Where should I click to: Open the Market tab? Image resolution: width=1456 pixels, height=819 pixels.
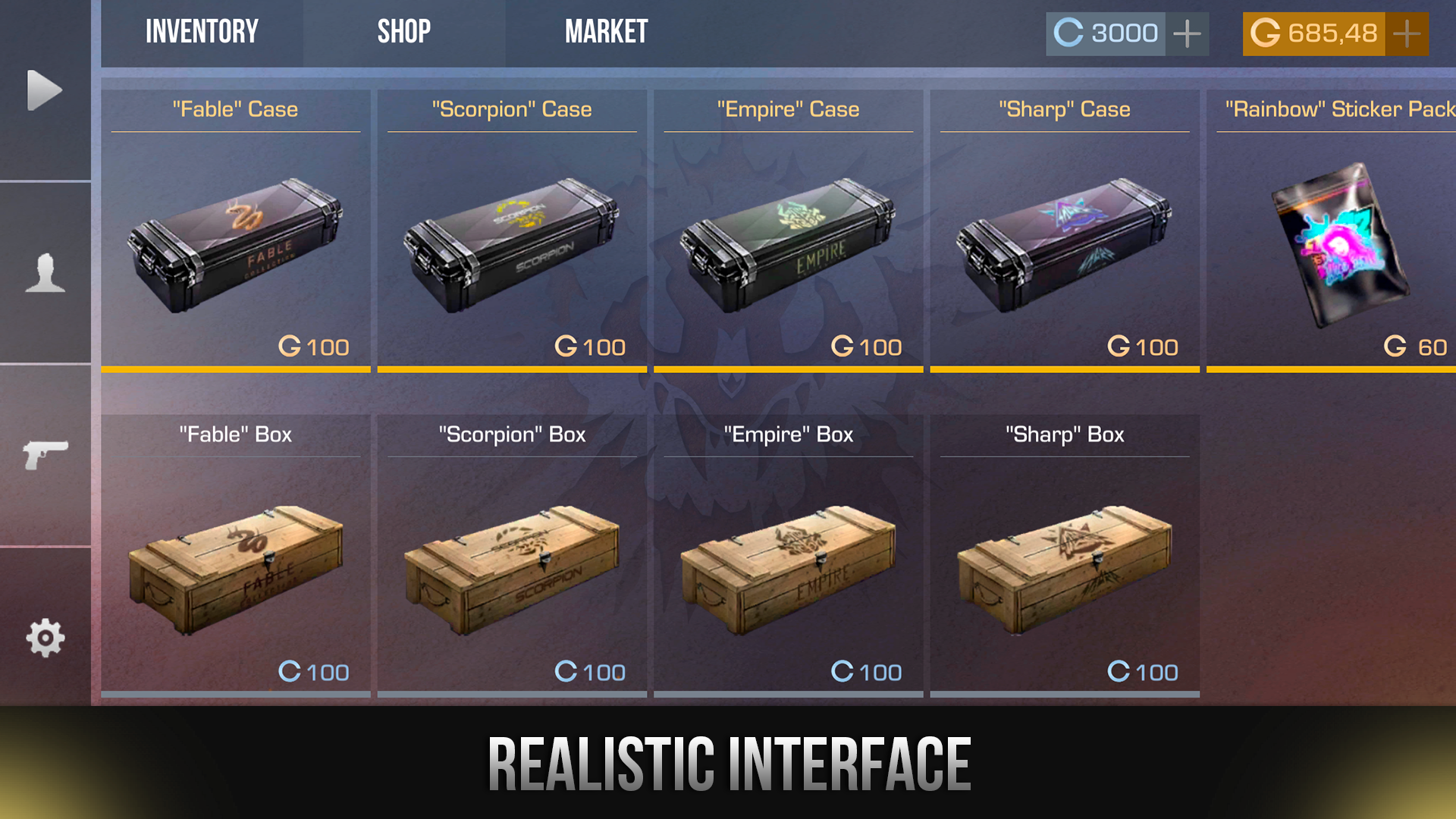point(606,30)
